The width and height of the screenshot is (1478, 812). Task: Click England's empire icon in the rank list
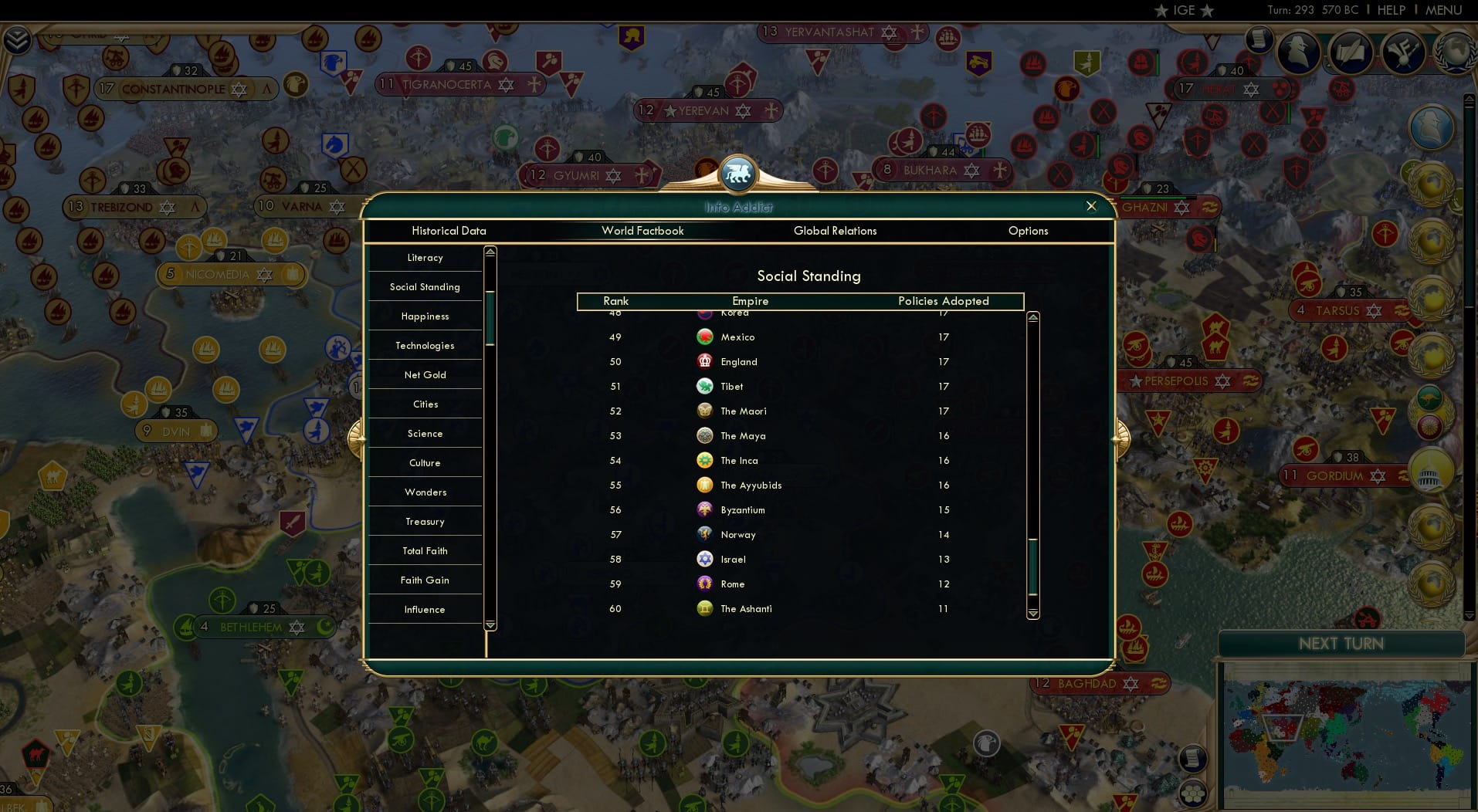point(705,361)
